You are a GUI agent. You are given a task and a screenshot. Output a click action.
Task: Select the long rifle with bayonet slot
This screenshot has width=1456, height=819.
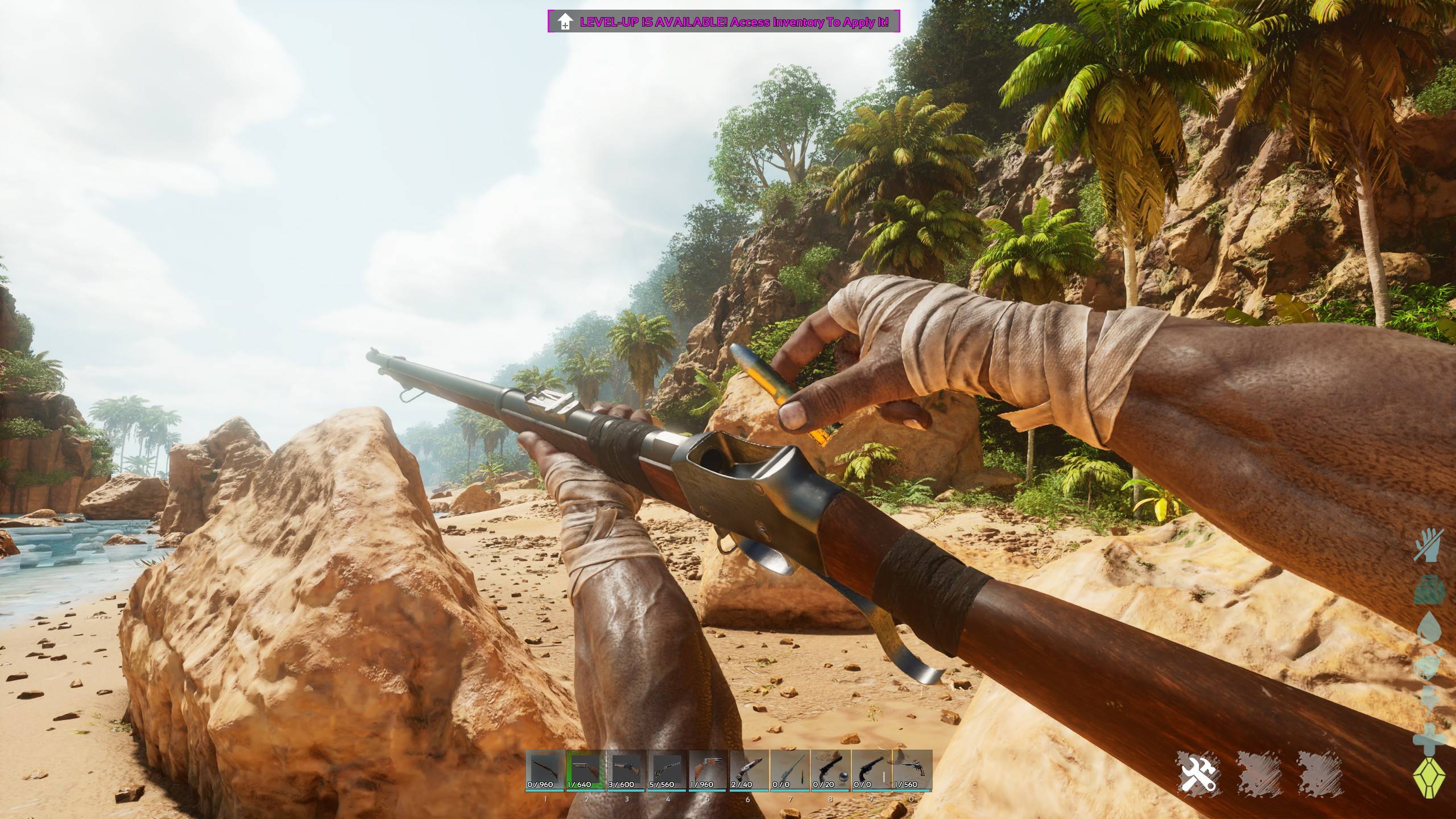pyautogui.click(x=790, y=770)
